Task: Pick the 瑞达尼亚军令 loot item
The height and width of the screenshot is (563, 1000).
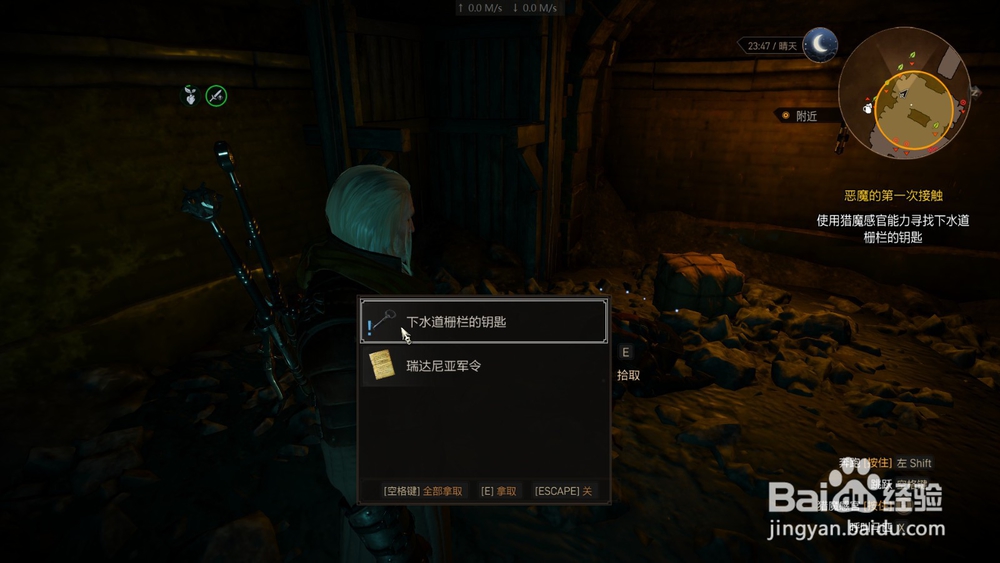Action: [x=483, y=366]
